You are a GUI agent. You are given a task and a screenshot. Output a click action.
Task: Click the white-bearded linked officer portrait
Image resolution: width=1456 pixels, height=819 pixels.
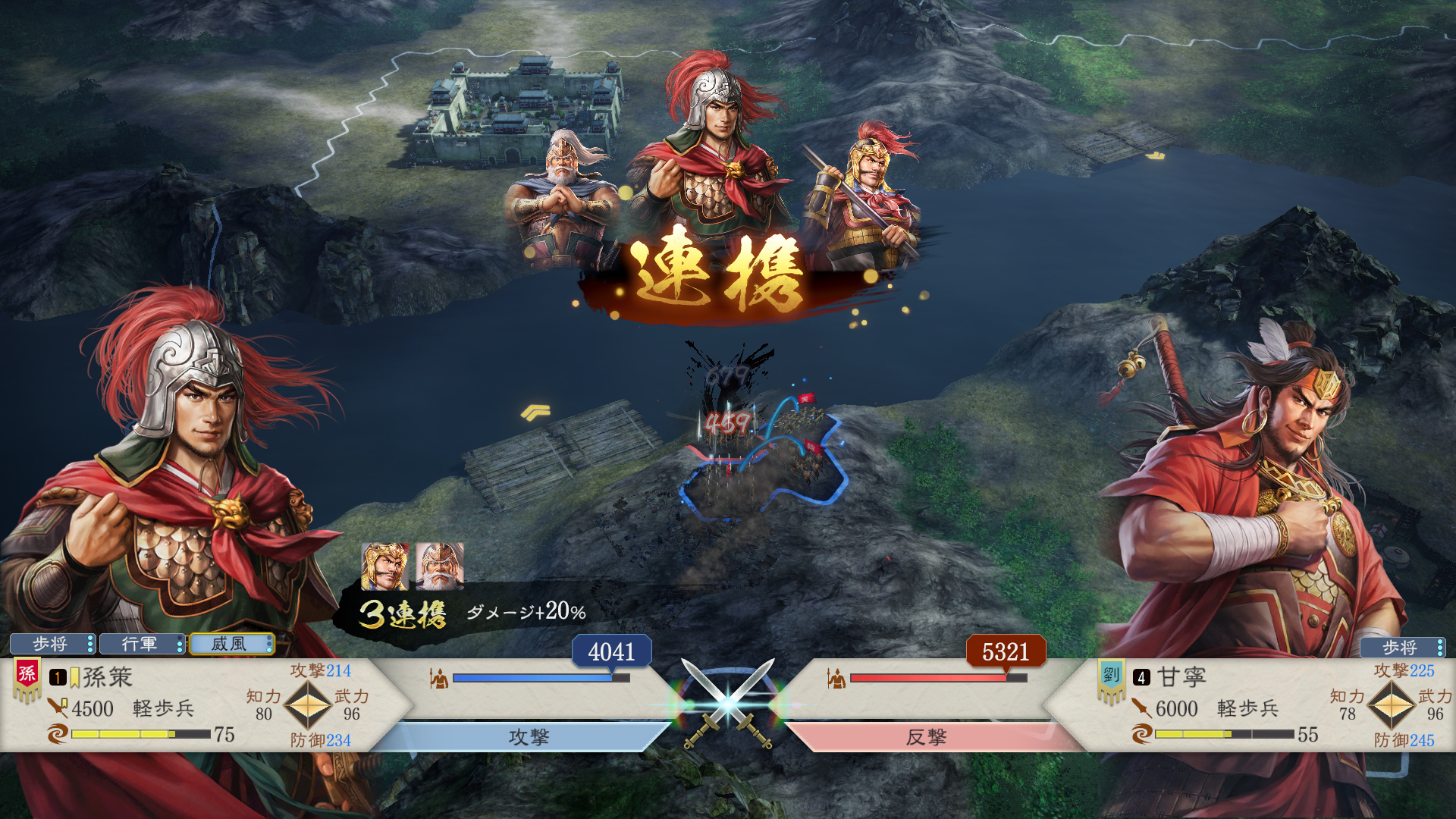tap(439, 566)
